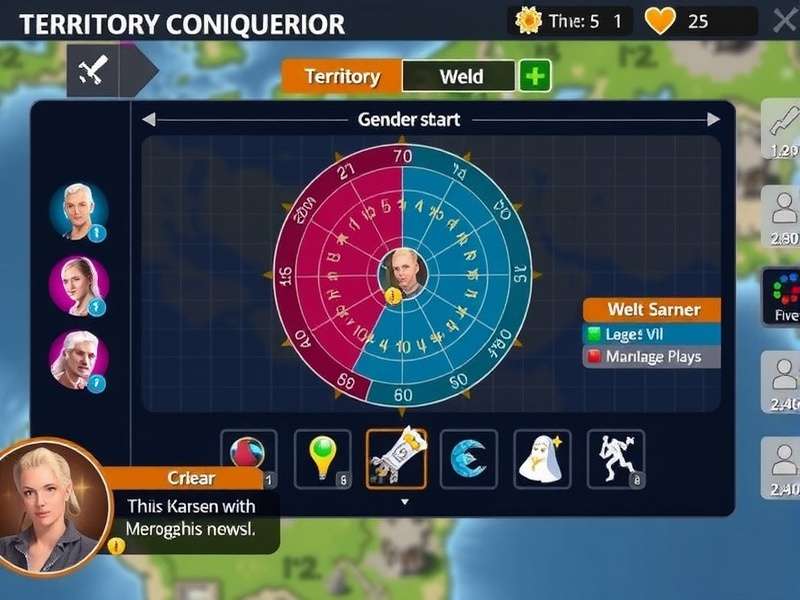The image size is (800, 600).
Task: Switch to the Territory tab
Action: [342, 76]
